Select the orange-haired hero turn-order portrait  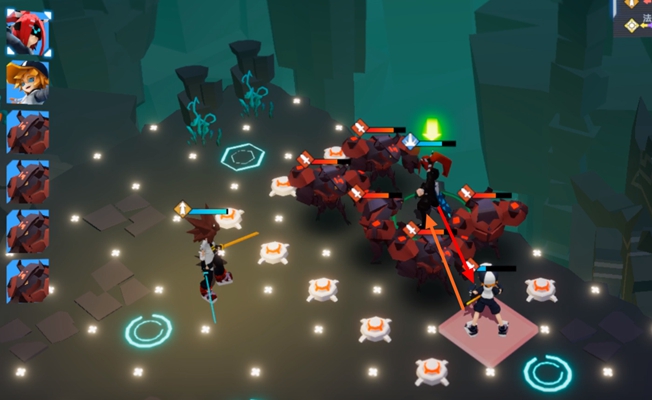pyautogui.click(x=28, y=82)
